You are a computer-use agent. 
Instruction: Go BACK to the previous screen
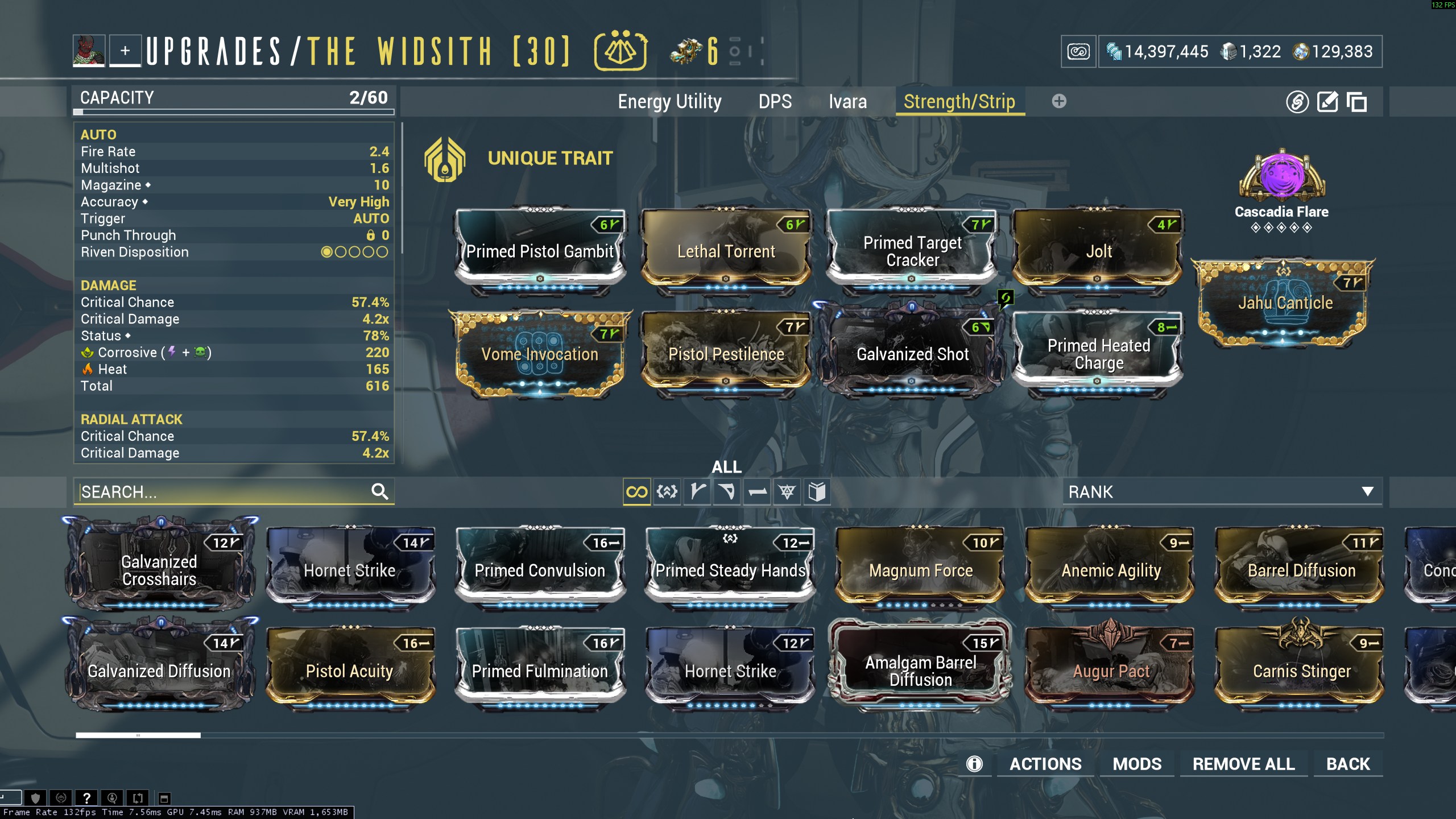[1348, 764]
